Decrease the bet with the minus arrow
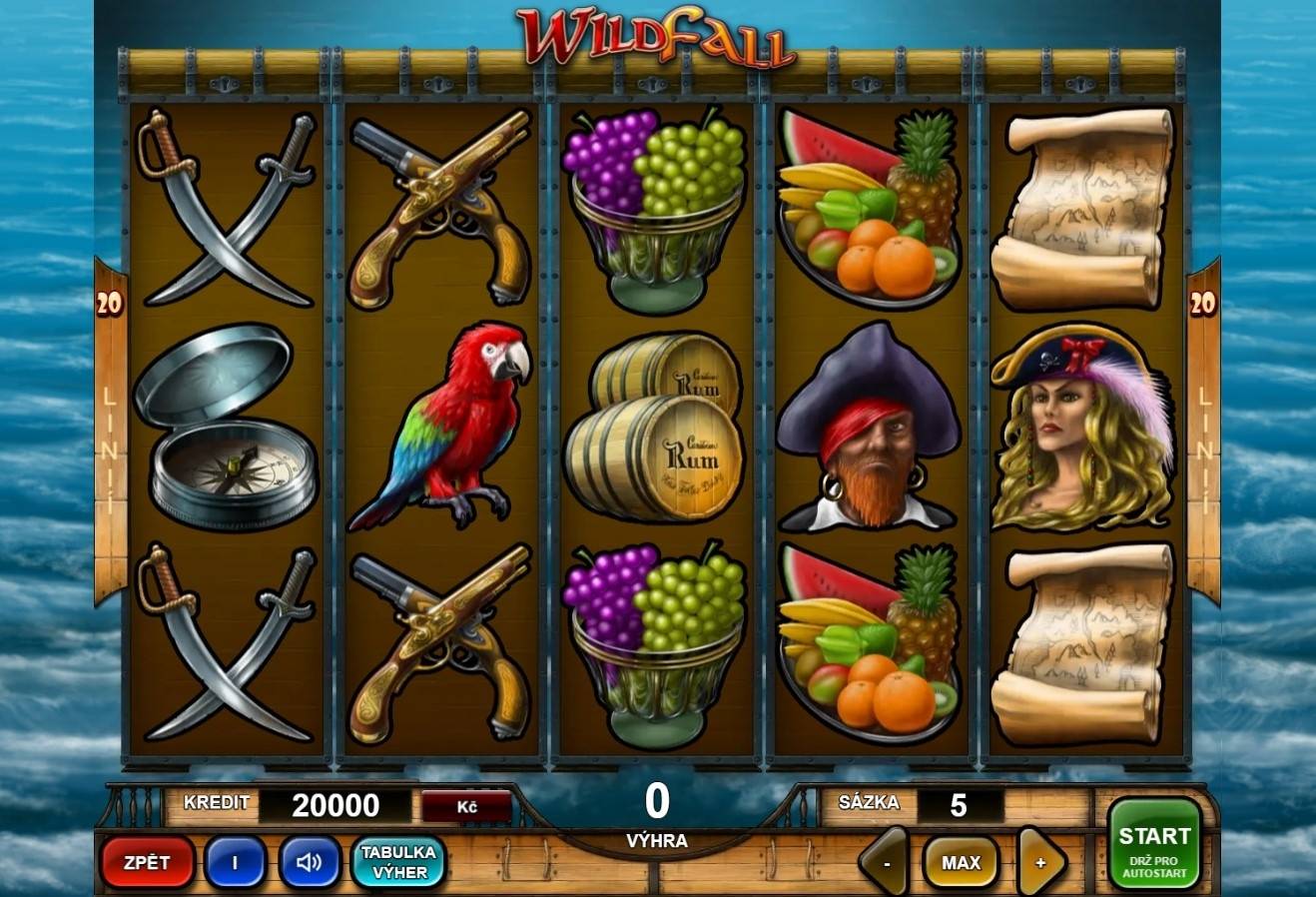The height and width of the screenshot is (897, 1316). point(886,862)
